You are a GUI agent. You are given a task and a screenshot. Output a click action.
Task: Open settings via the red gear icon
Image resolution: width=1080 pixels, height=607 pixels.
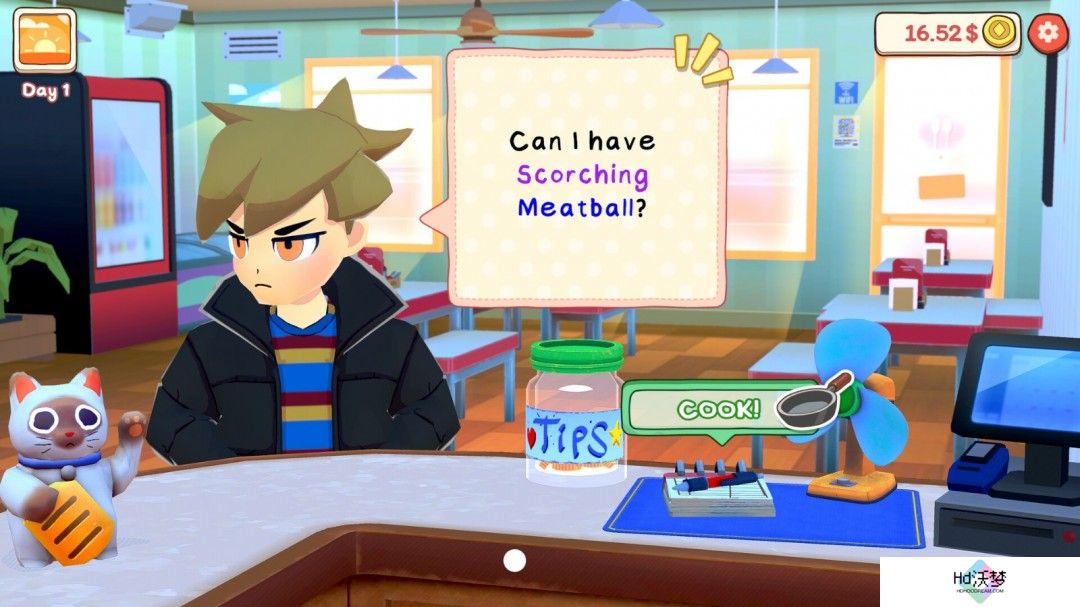tap(1047, 32)
